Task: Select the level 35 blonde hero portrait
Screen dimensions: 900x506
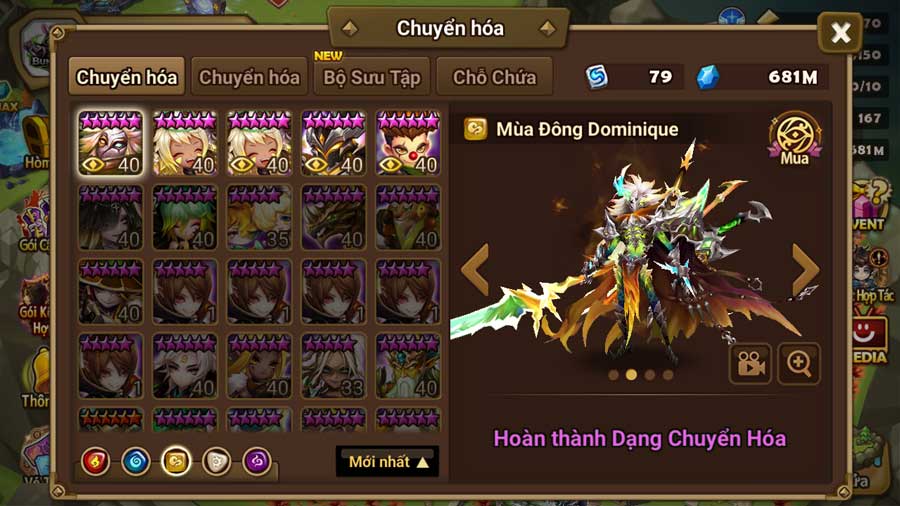Action: coord(259,217)
